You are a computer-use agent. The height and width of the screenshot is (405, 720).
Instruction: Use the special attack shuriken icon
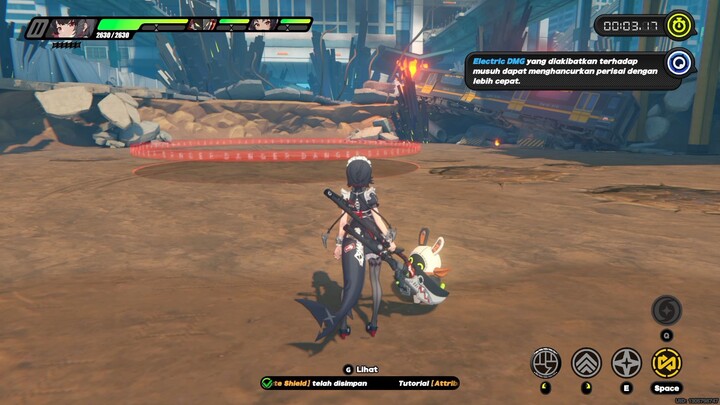[x=626, y=361]
